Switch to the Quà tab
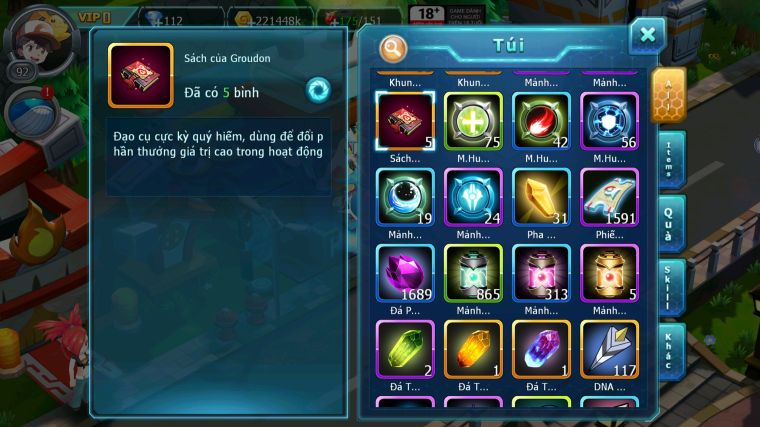The width and height of the screenshot is (760, 427). click(x=670, y=223)
